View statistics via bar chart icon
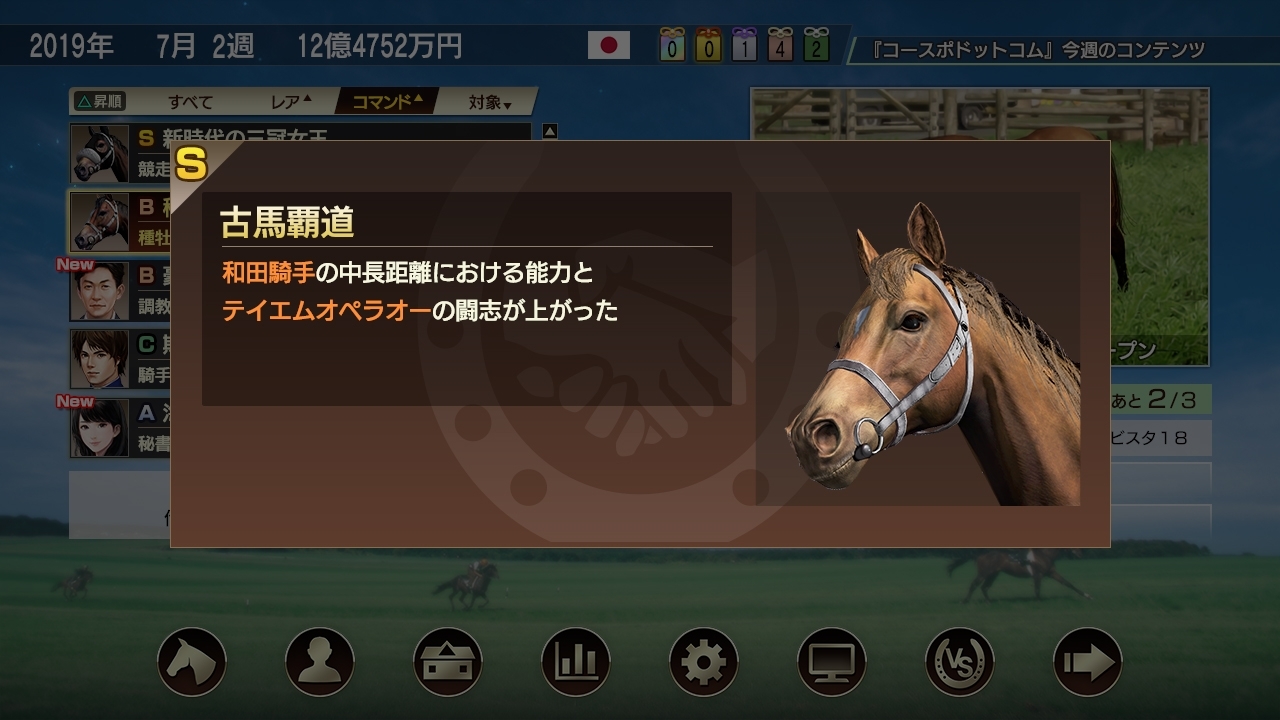The image size is (1280, 720). click(576, 659)
